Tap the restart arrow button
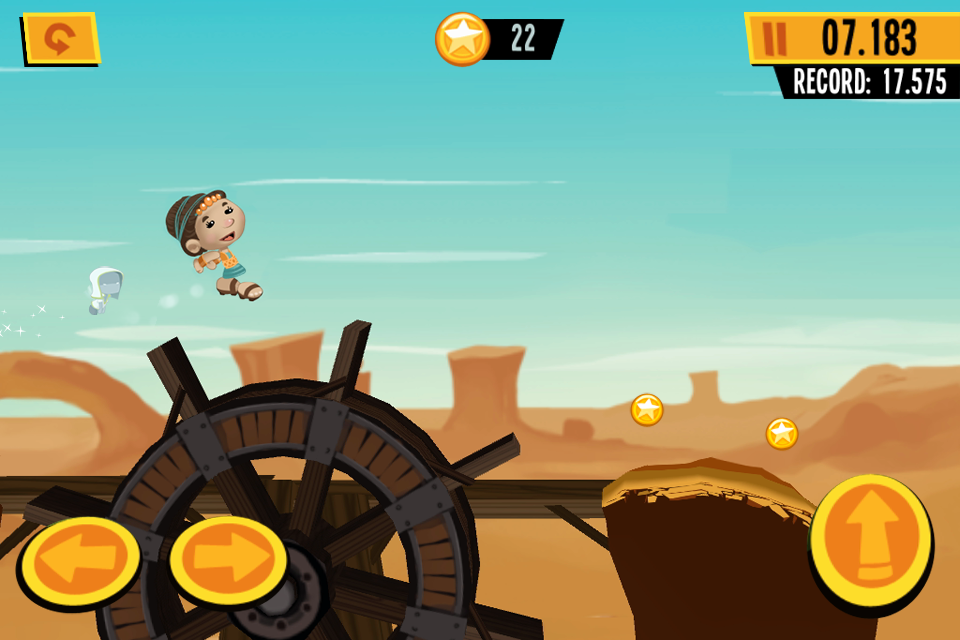This screenshot has height=640, width=960. click(61, 39)
